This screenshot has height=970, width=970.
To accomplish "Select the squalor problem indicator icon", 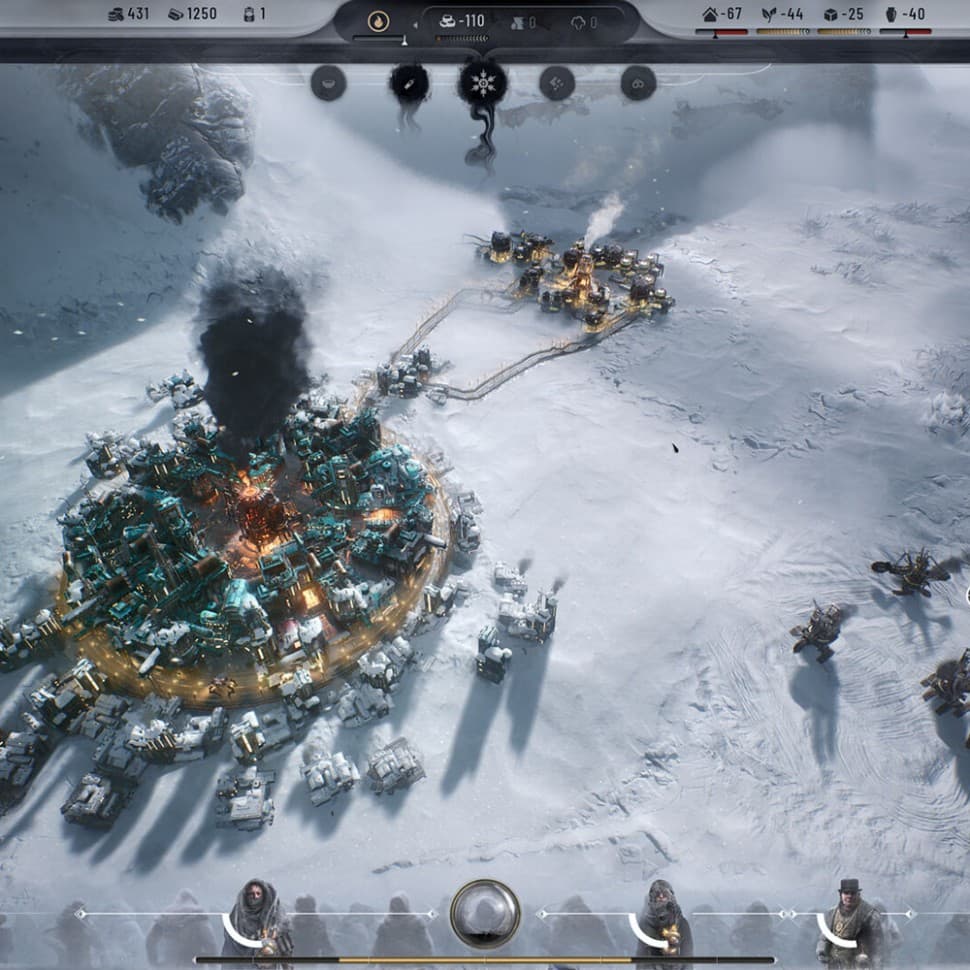I will pos(557,83).
